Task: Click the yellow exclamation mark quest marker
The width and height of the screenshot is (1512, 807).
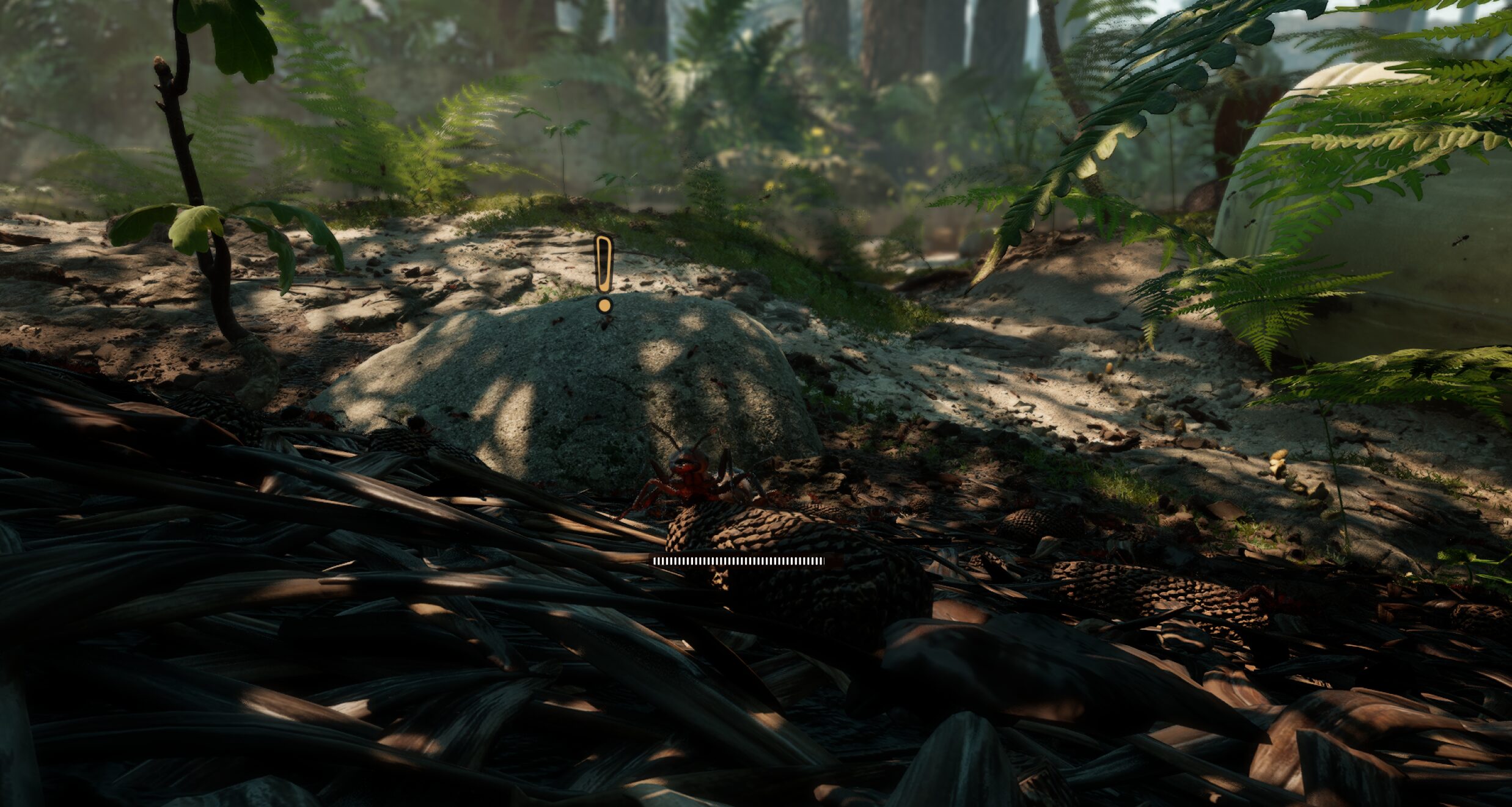Action: pos(604,272)
